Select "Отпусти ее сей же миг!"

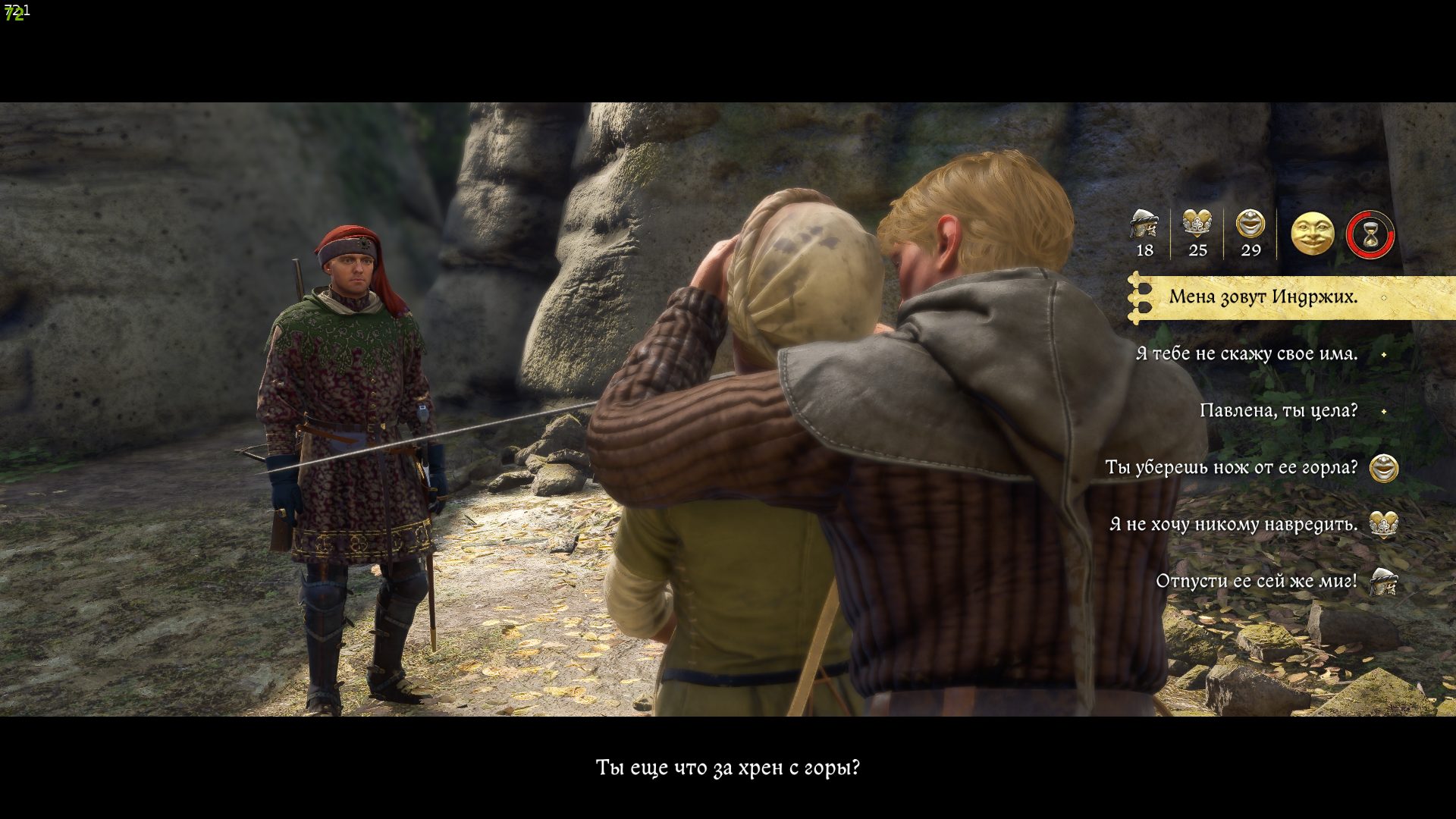click(1257, 581)
